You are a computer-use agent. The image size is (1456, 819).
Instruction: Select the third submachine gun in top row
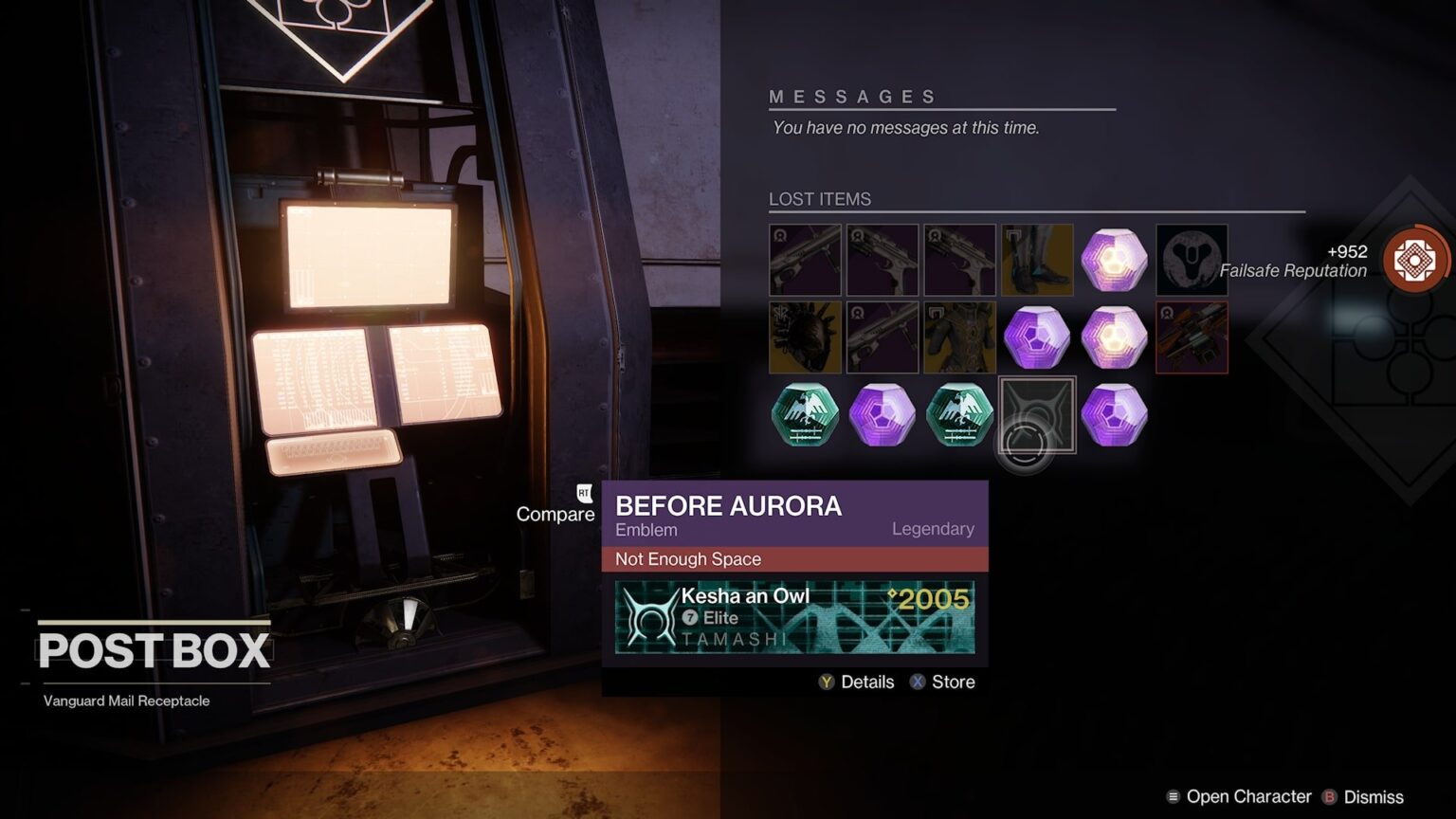pyautogui.click(x=959, y=259)
